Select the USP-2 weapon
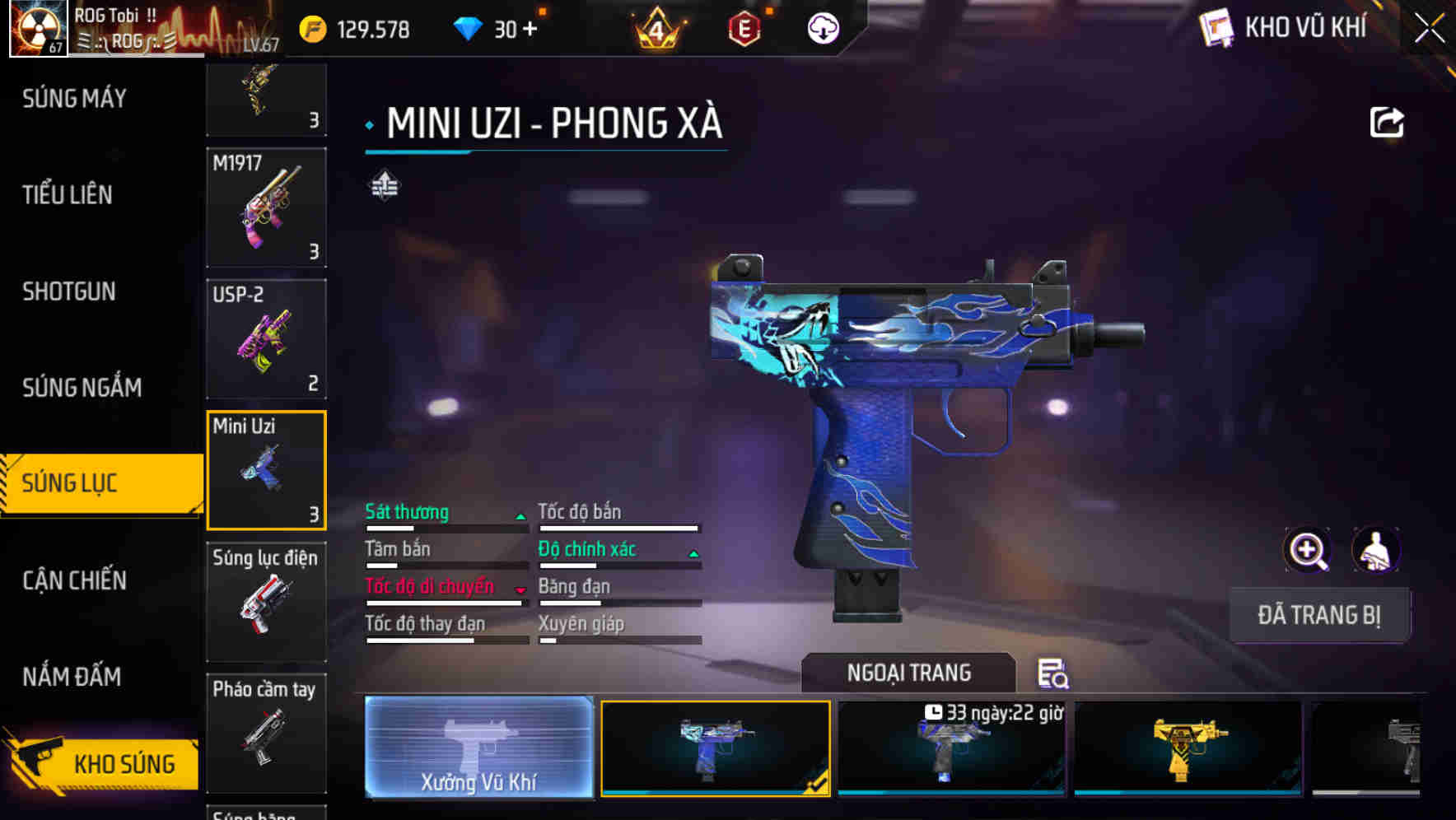This screenshot has width=1456, height=820. pyautogui.click(x=266, y=338)
